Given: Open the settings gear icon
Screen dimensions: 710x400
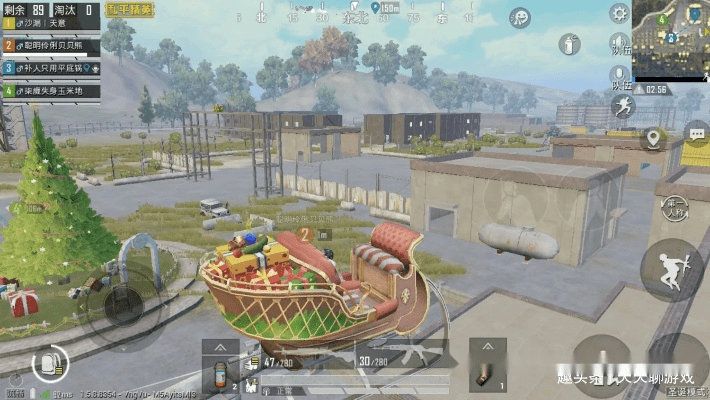Looking at the screenshot, I should click(620, 14).
